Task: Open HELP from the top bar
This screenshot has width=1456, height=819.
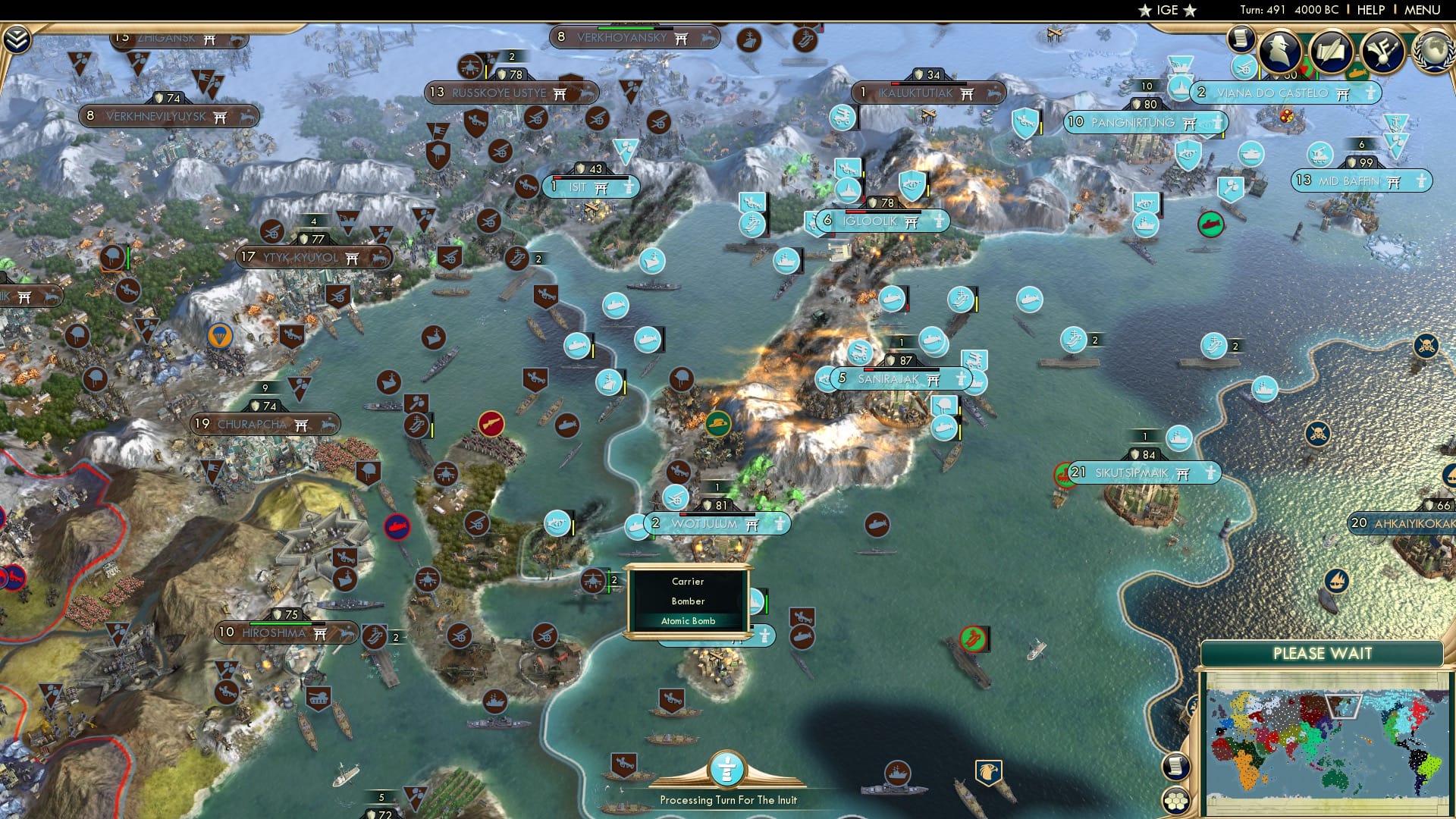Action: 1370,10
